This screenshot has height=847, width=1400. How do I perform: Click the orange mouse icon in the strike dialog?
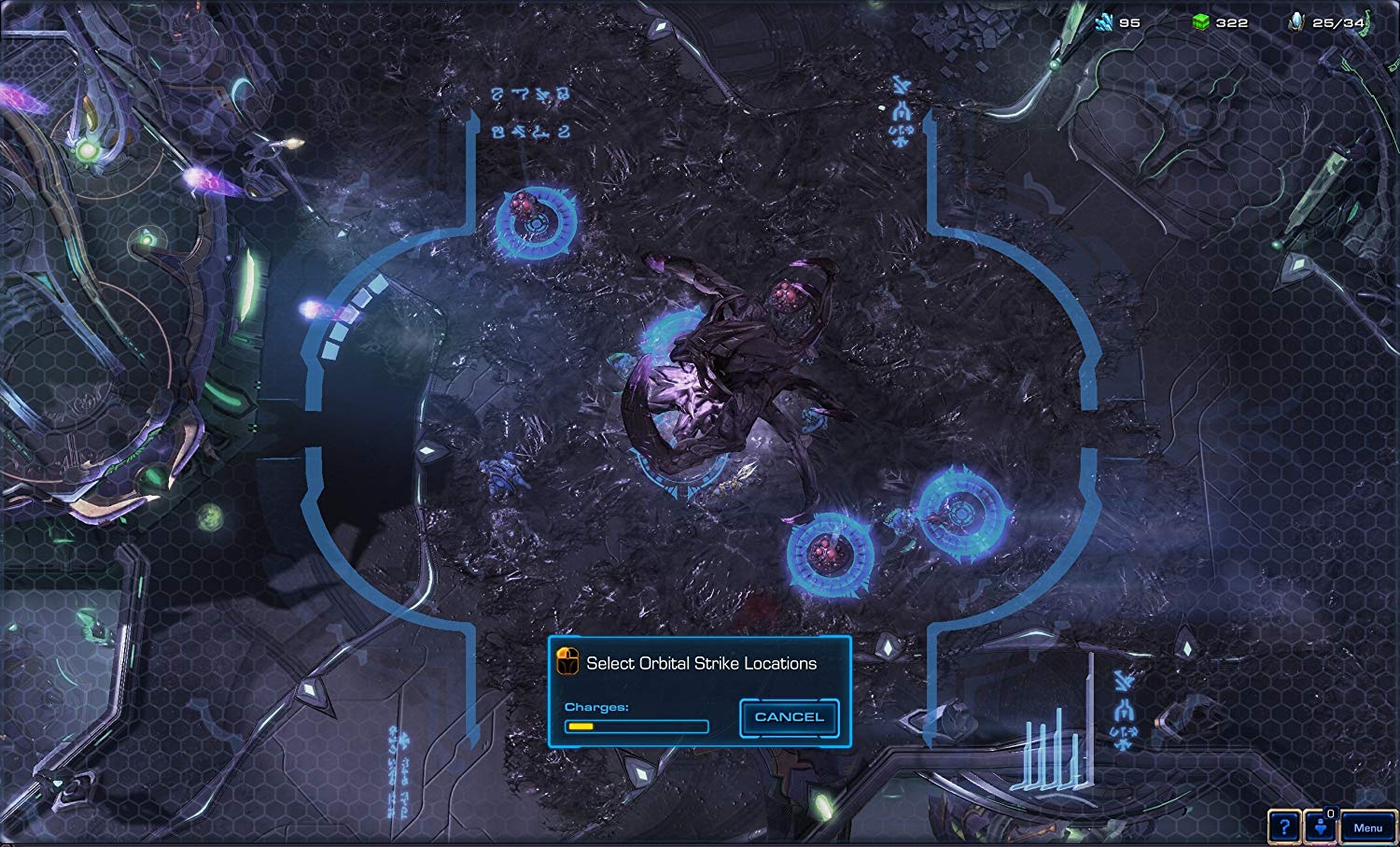(567, 661)
